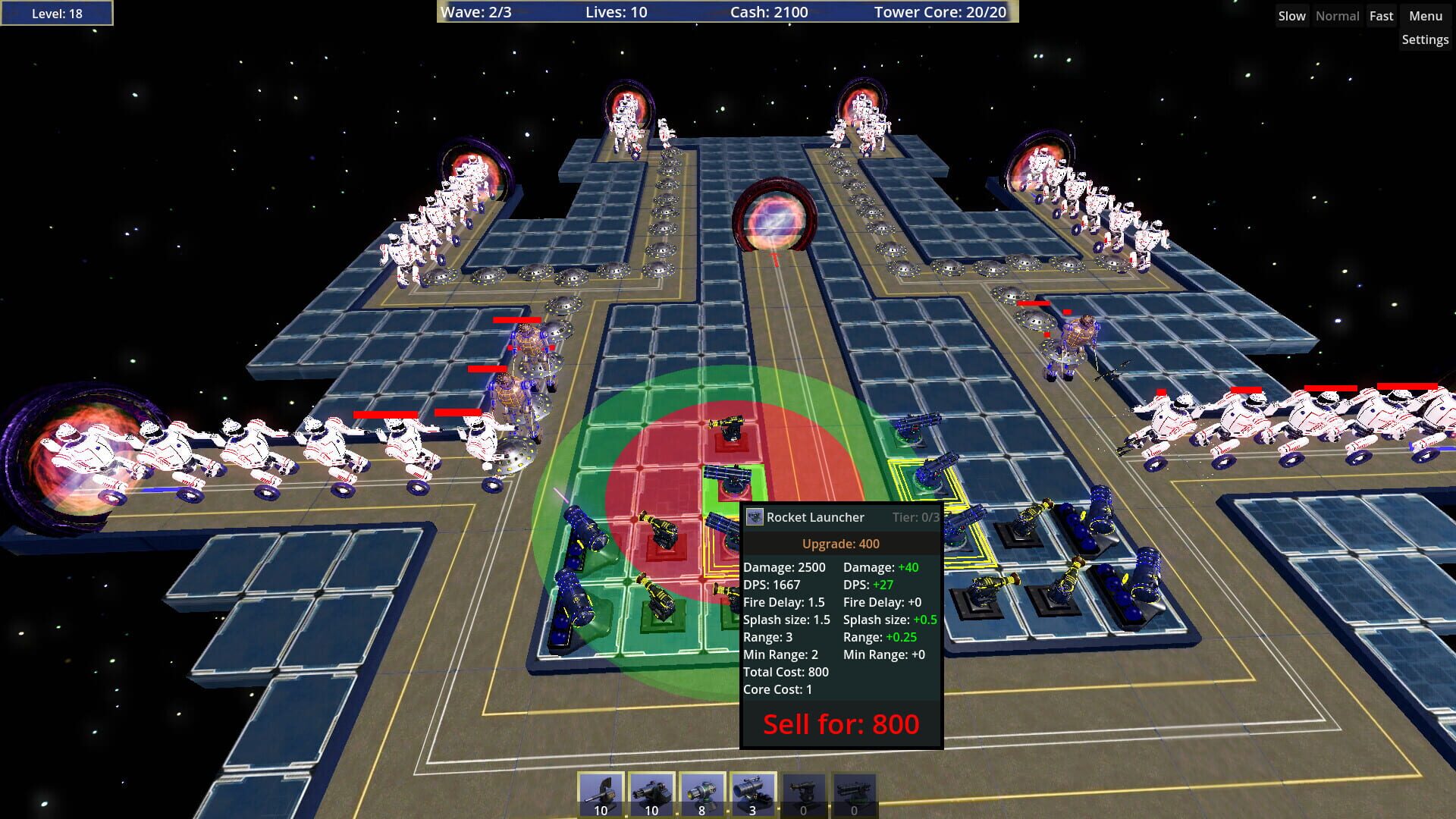Click the Sell for: 800 button

840,724
